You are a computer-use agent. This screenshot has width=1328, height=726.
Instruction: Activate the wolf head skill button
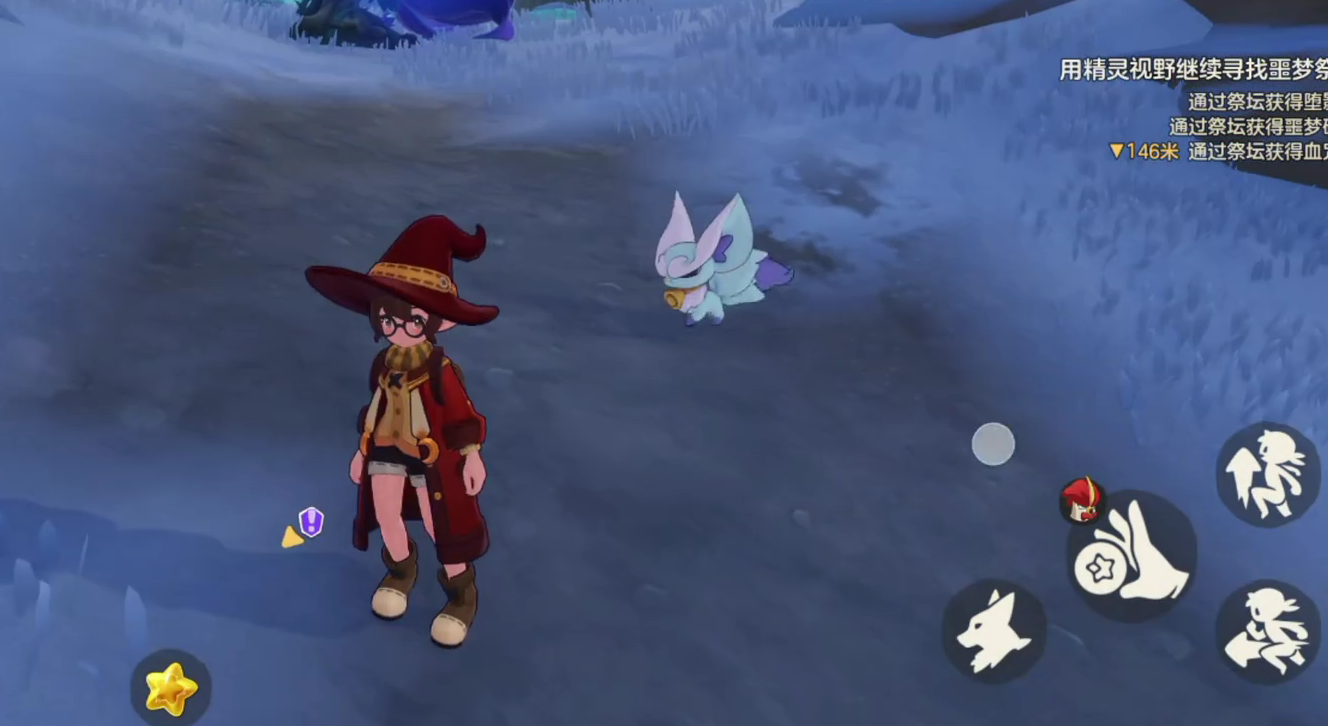993,631
